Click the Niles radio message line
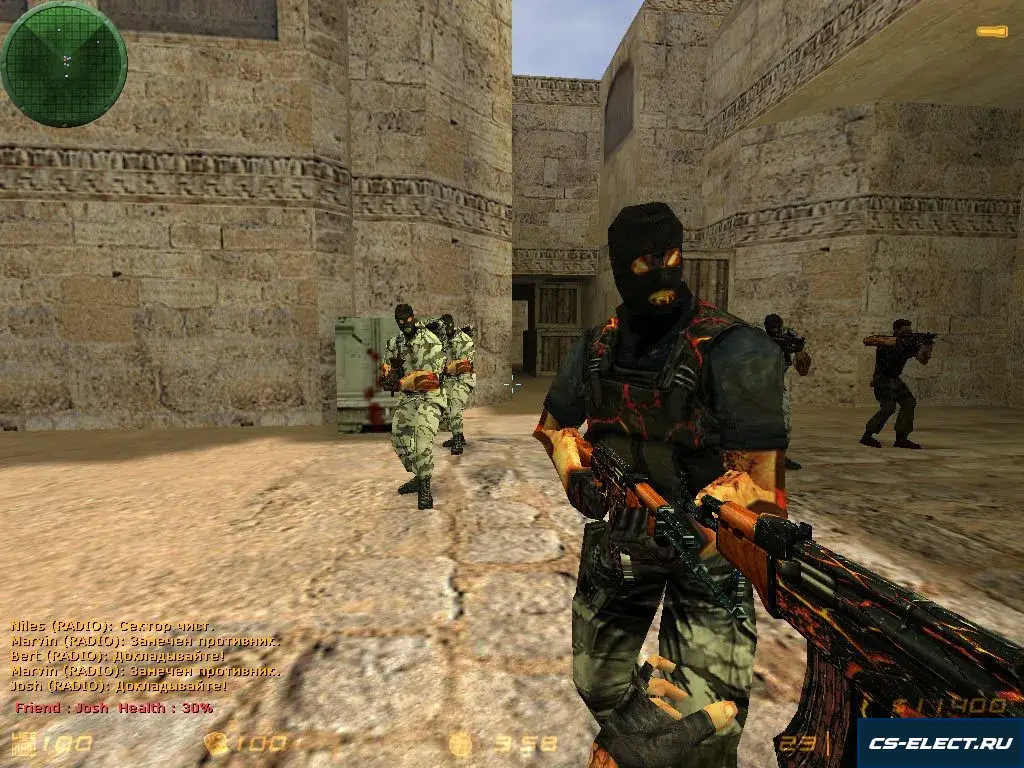 click(113, 627)
